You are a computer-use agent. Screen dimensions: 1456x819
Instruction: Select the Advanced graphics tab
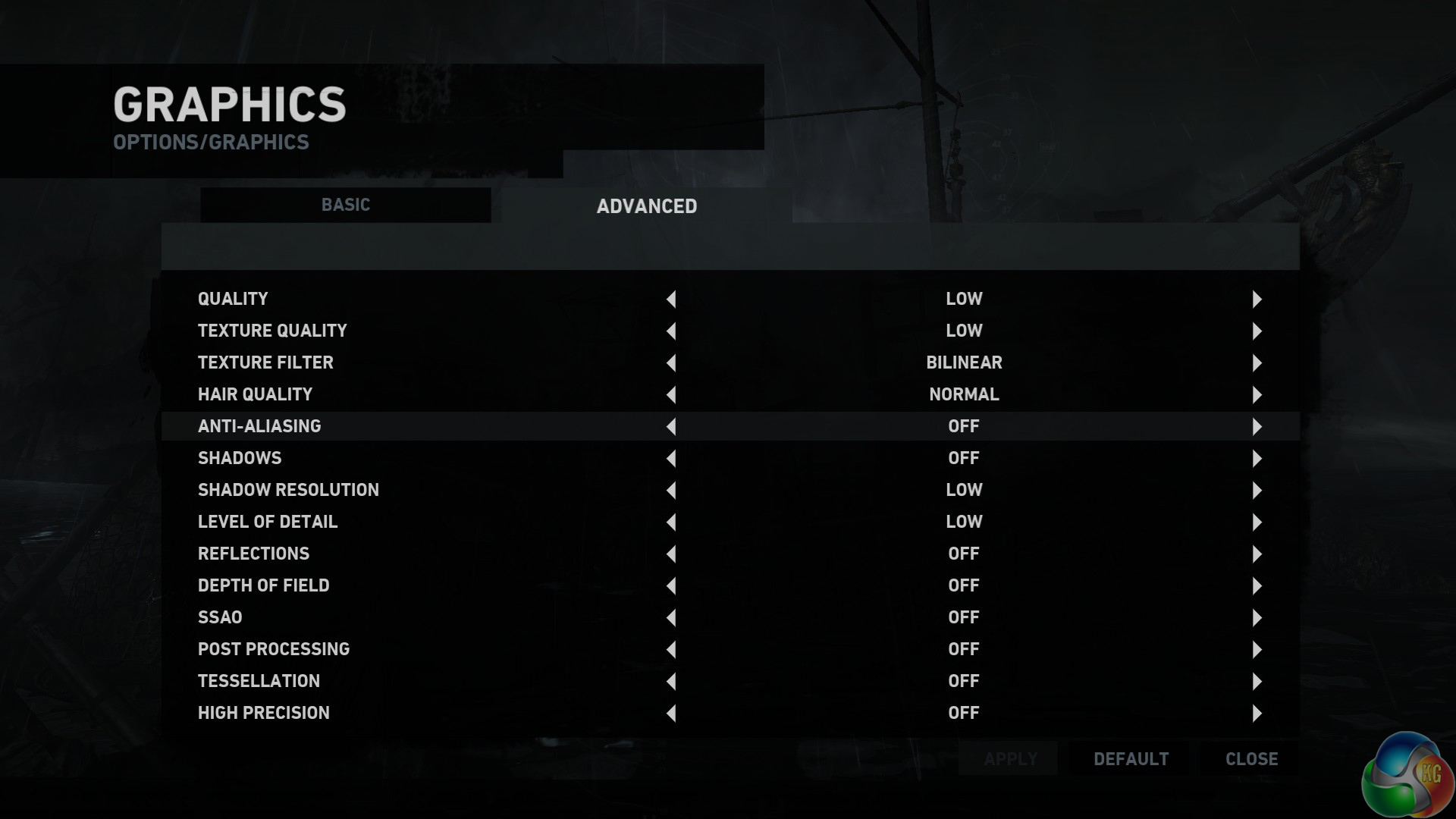click(x=646, y=206)
